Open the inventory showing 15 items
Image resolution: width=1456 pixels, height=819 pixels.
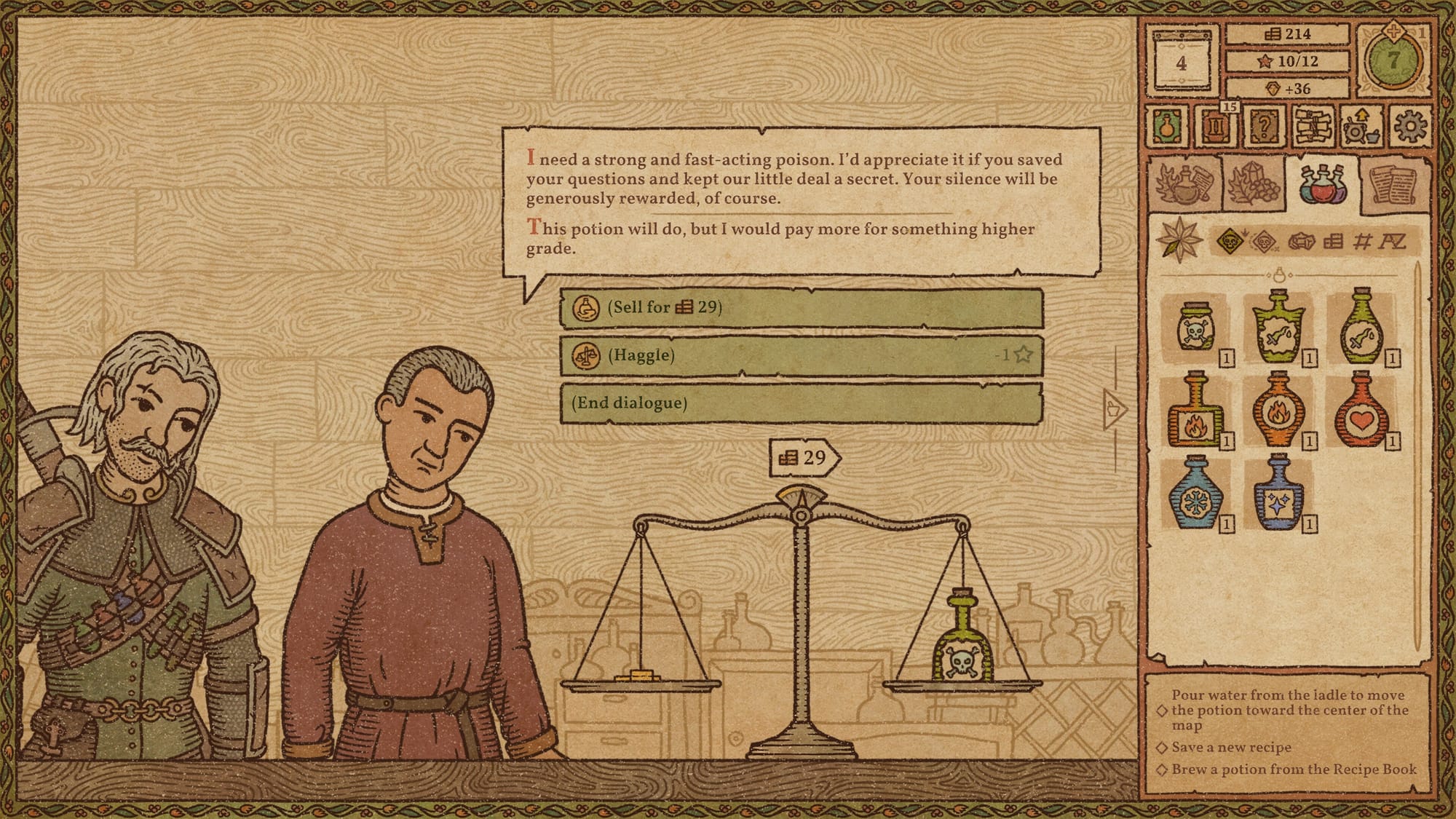[x=1215, y=125]
